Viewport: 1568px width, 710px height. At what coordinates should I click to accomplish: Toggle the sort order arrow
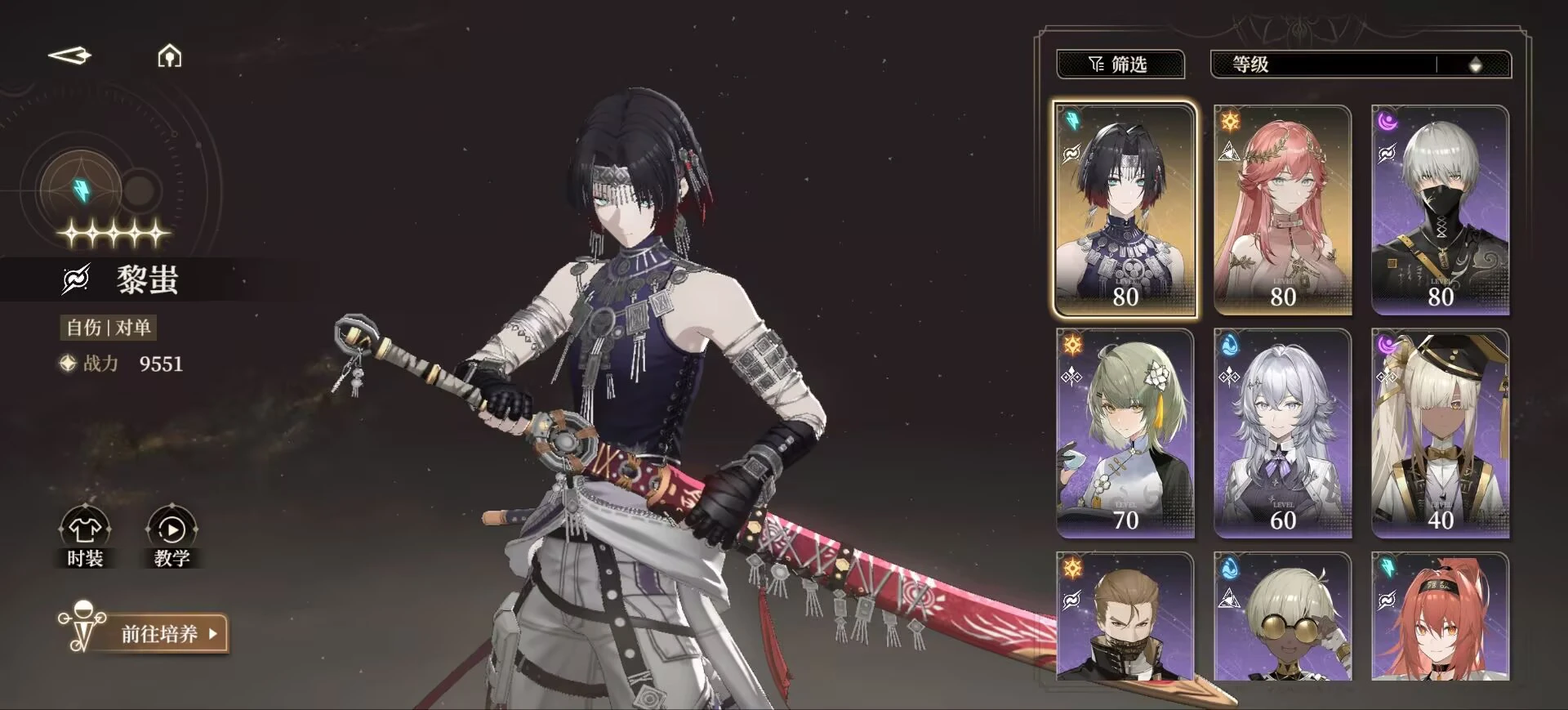coord(1475,65)
